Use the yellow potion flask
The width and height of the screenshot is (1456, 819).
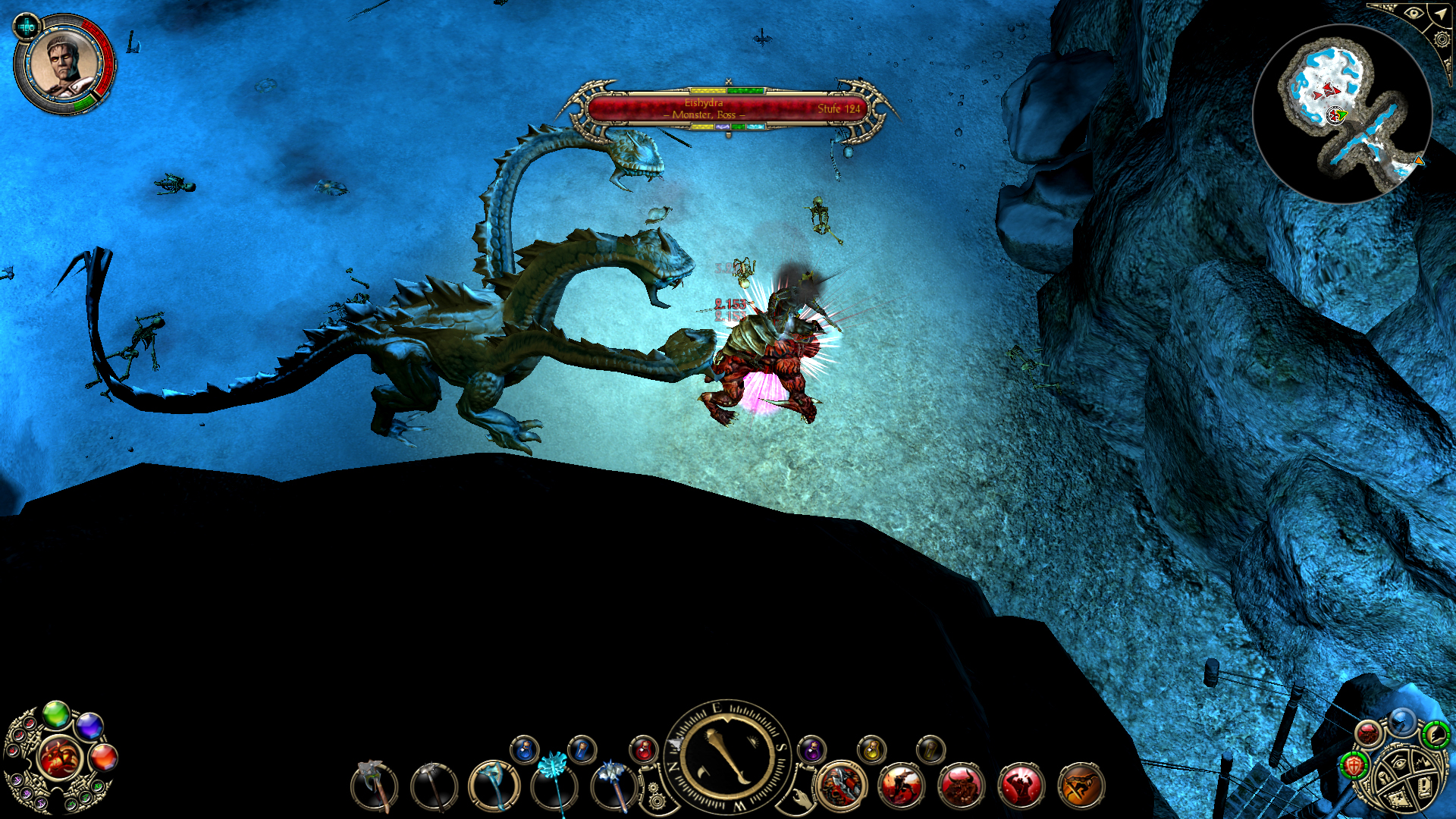[871, 750]
